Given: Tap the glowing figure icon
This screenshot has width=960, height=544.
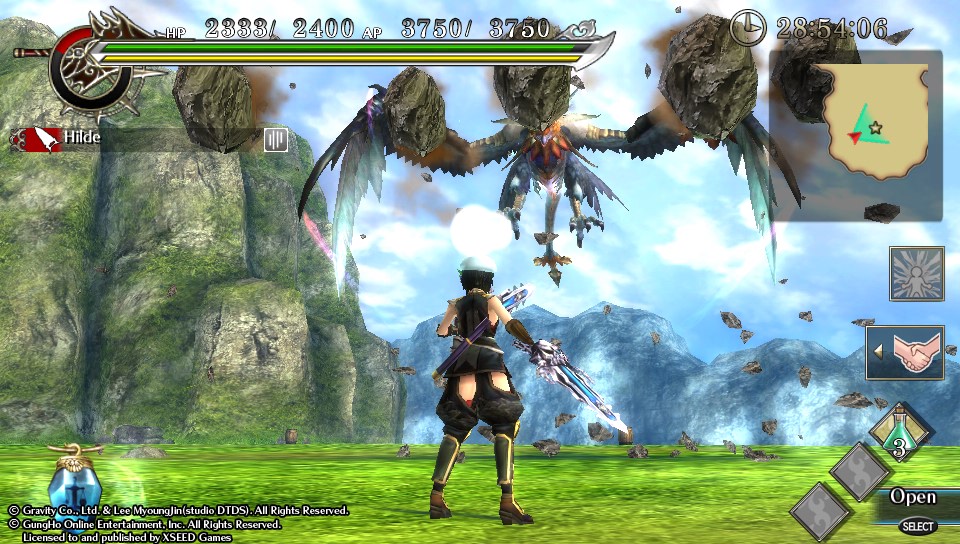Looking at the screenshot, I should [916, 274].
